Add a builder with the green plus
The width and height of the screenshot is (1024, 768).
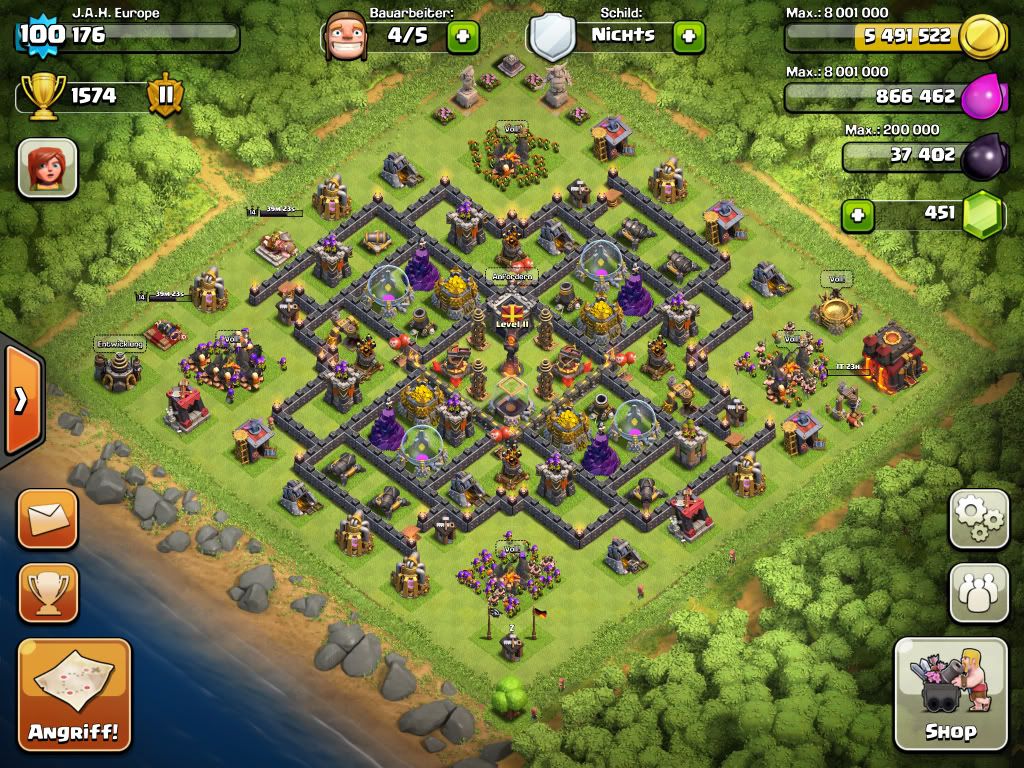point(462,37)
